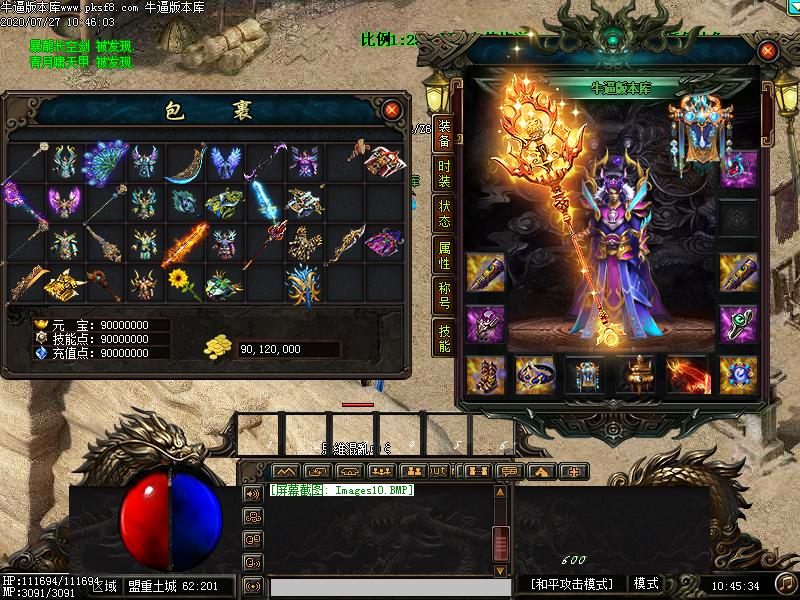This screenshot has width=800, height=600.
Task: Select the flaming orange sword in the bag
Action: (x=184, y=242)
